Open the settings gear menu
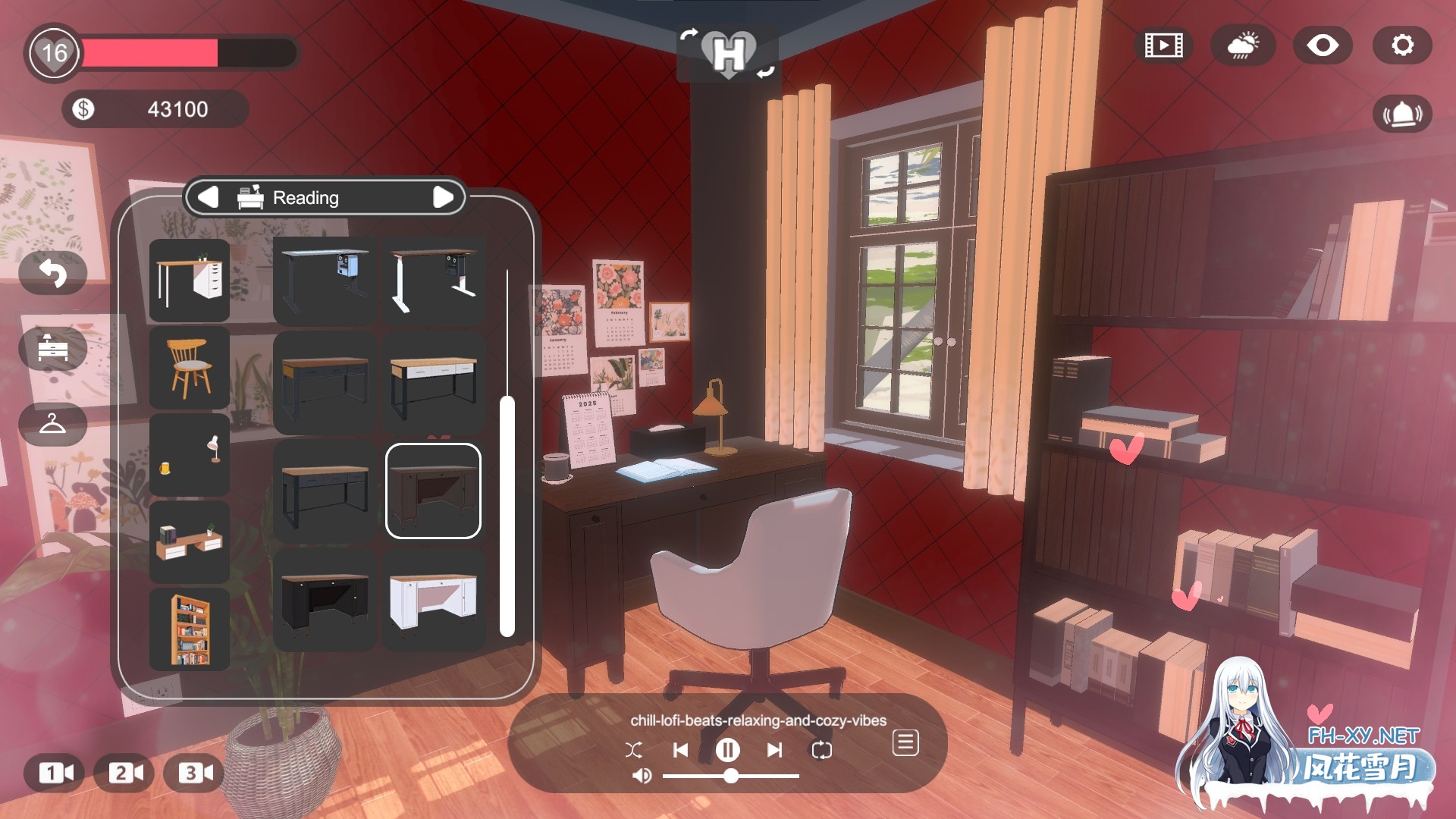The height and width of the screenshot is (819, 1456). 1402,45
